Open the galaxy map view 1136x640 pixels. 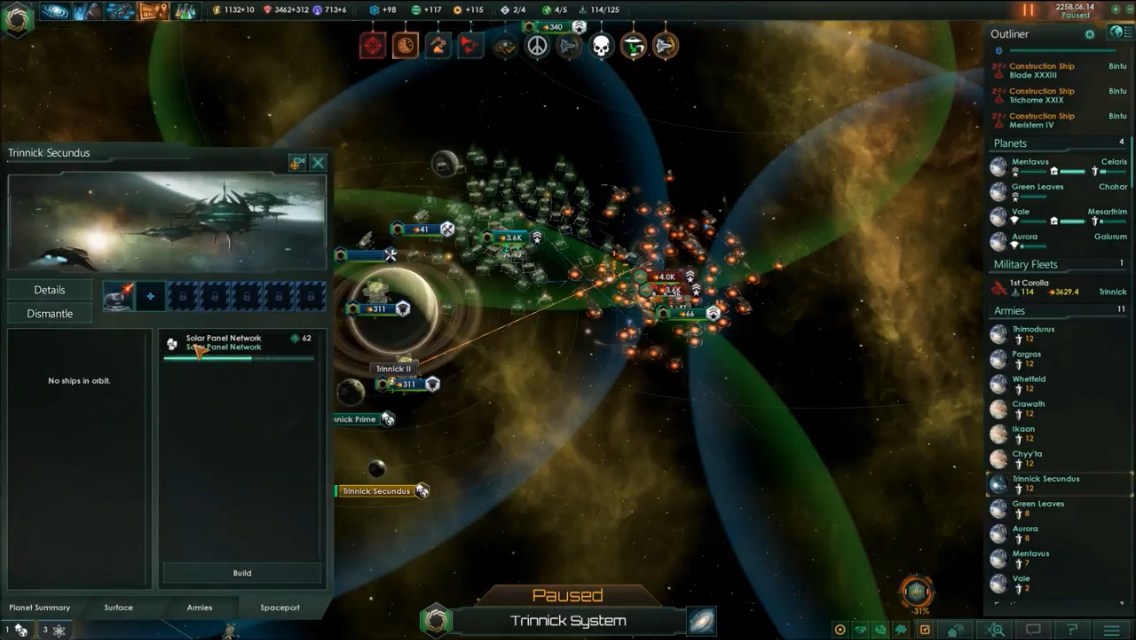[x=701, y=620]
